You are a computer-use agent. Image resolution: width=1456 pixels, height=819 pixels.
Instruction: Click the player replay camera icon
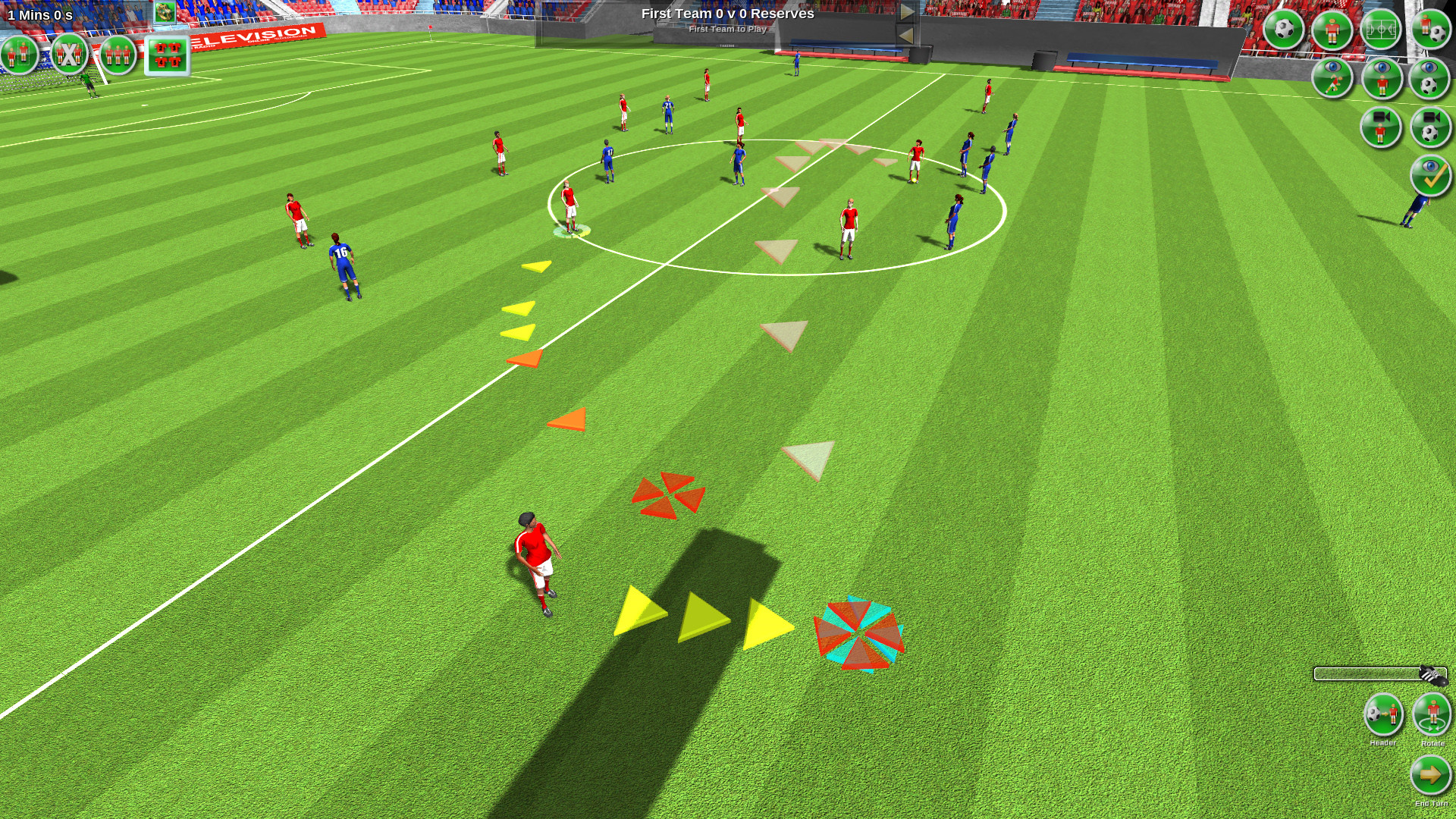tap(1381, 127)
